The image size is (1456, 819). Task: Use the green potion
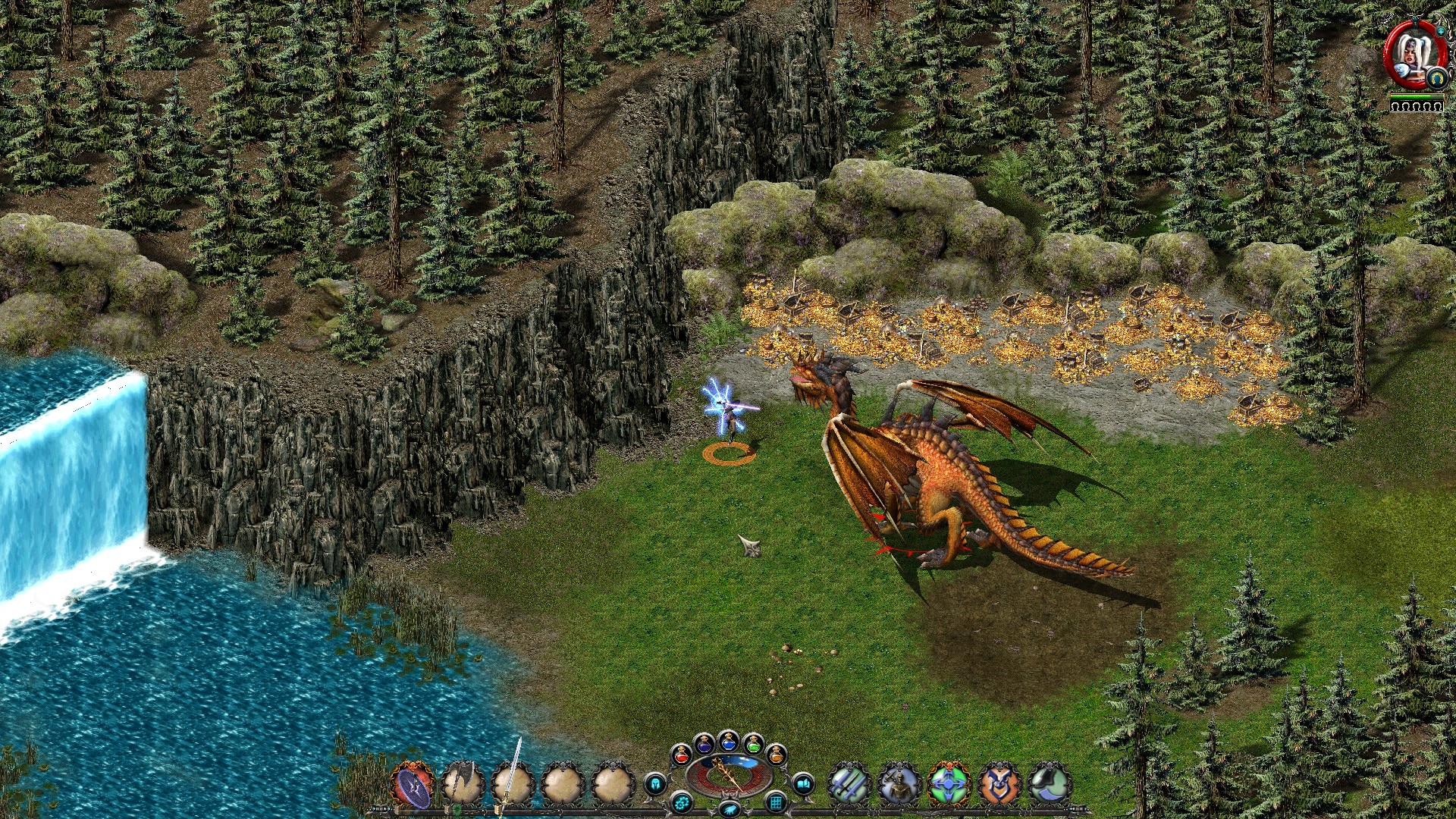tap(753, 743)
